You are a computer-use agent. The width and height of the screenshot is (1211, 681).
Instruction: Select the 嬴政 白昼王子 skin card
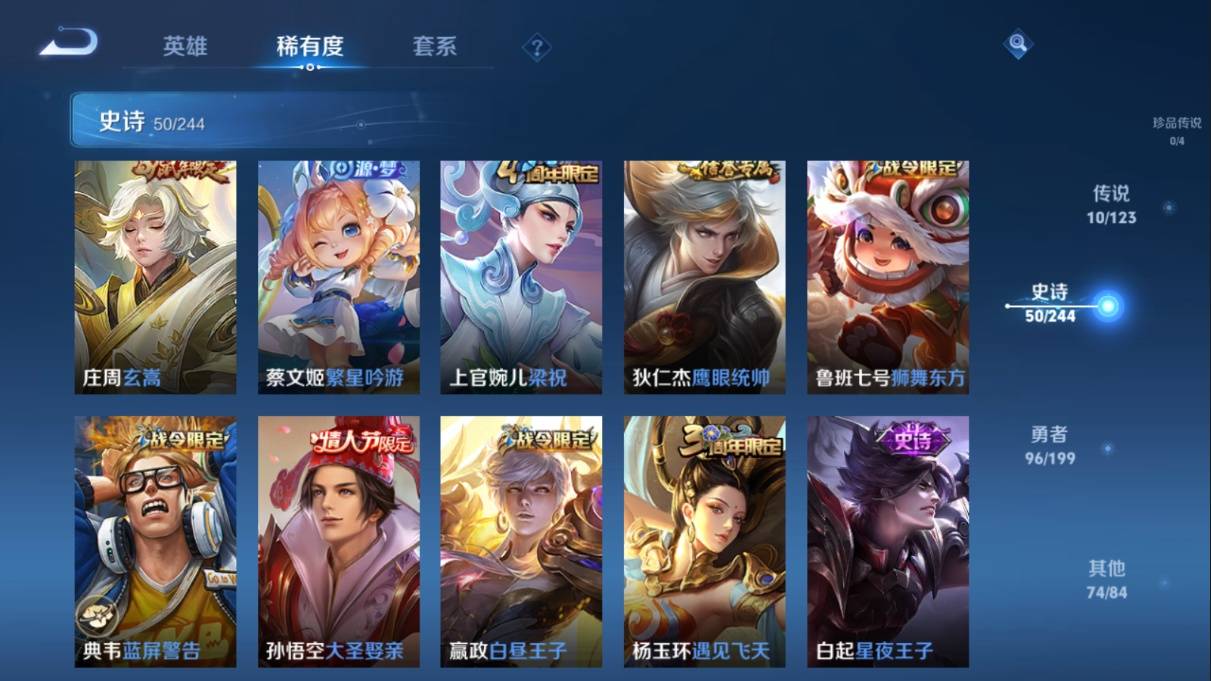coord(521,541)
